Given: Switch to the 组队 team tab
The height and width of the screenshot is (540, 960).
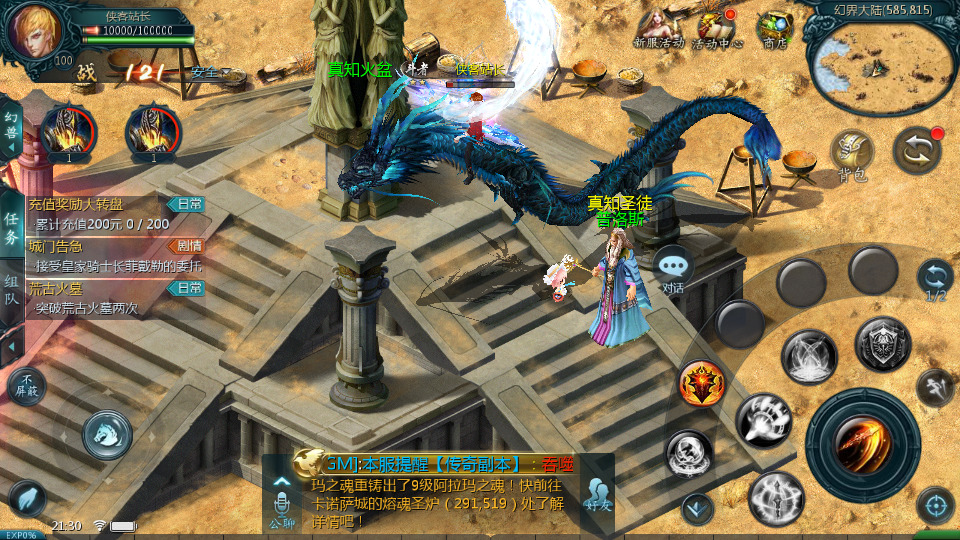Looking at the screenshot, I should [x=11, y=296].
